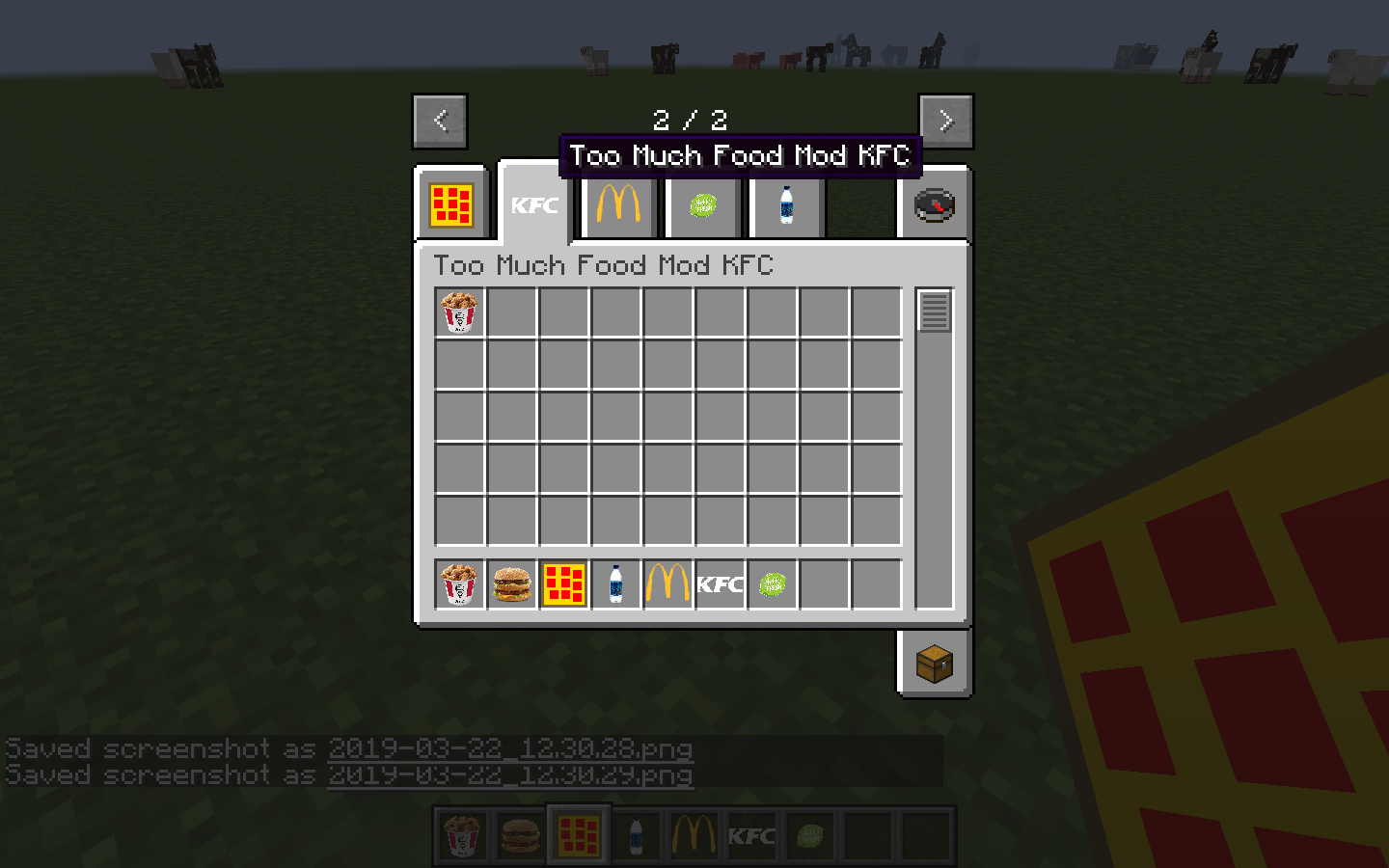Image resolution: width=1389 pixels, height=868 pixels.
Task: Click the 2 / 2 page indicator
Action: [x=692, y=121]
